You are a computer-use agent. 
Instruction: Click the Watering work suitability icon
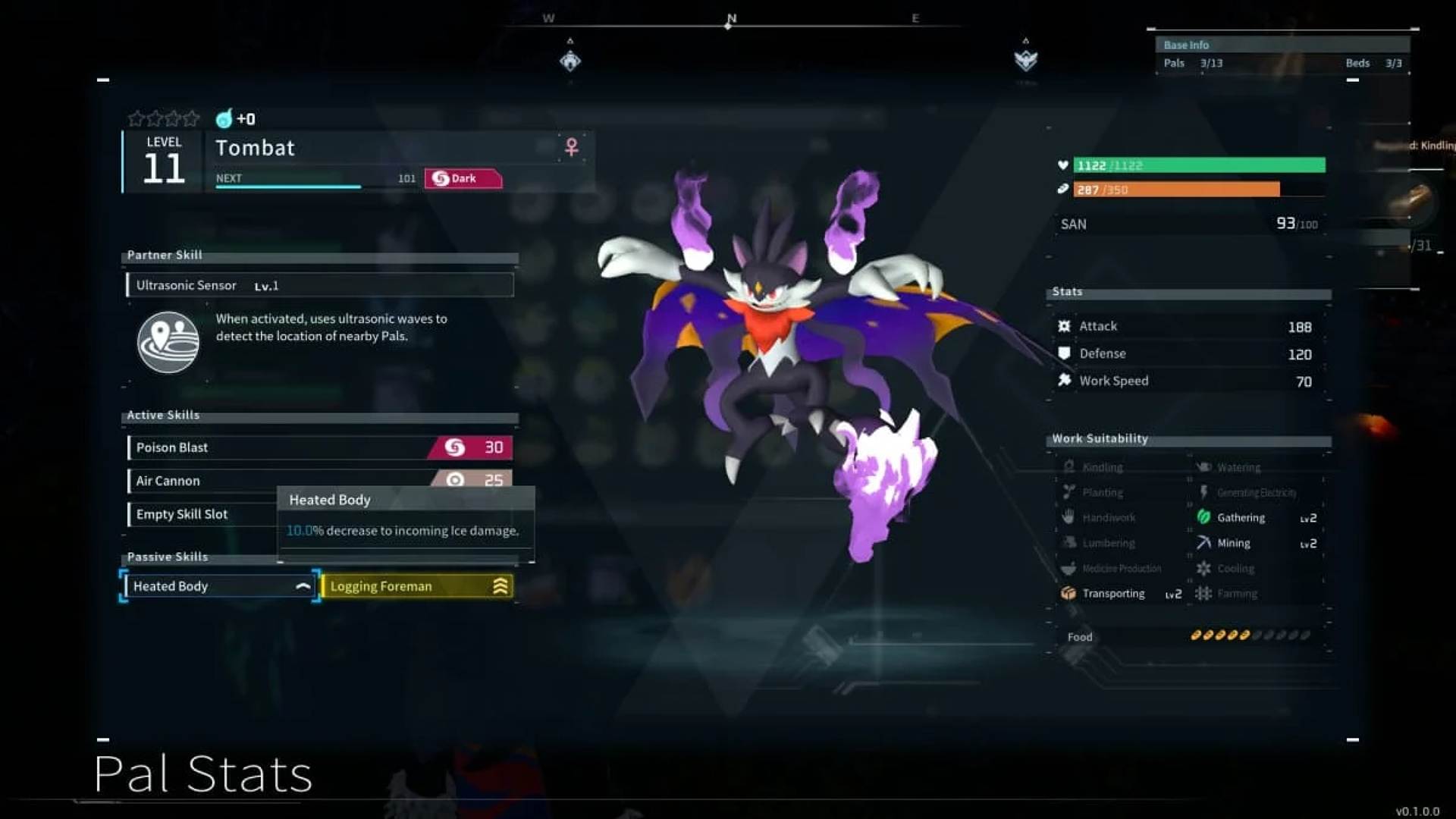(x=1205, y=467)
